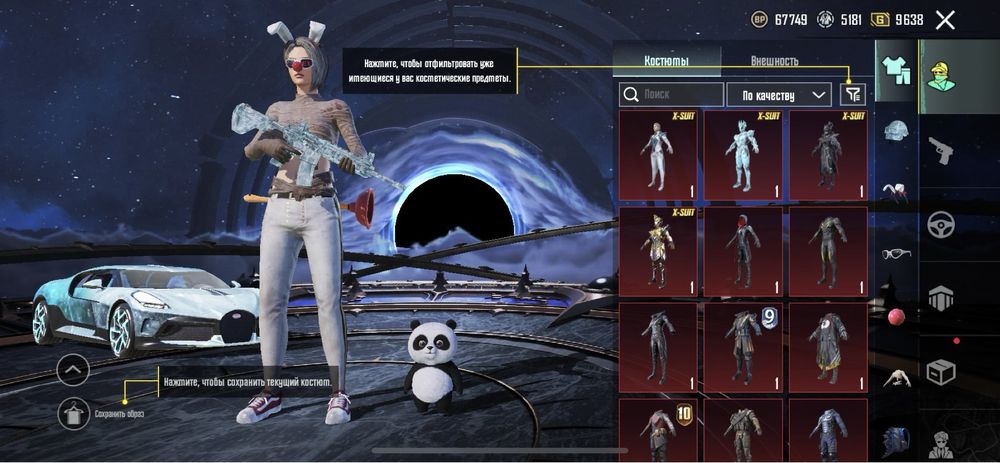The width and height of the screenshot is (1000, 463).
Task: Switch to the Костюмы tab
Action: tap(666, 61)
